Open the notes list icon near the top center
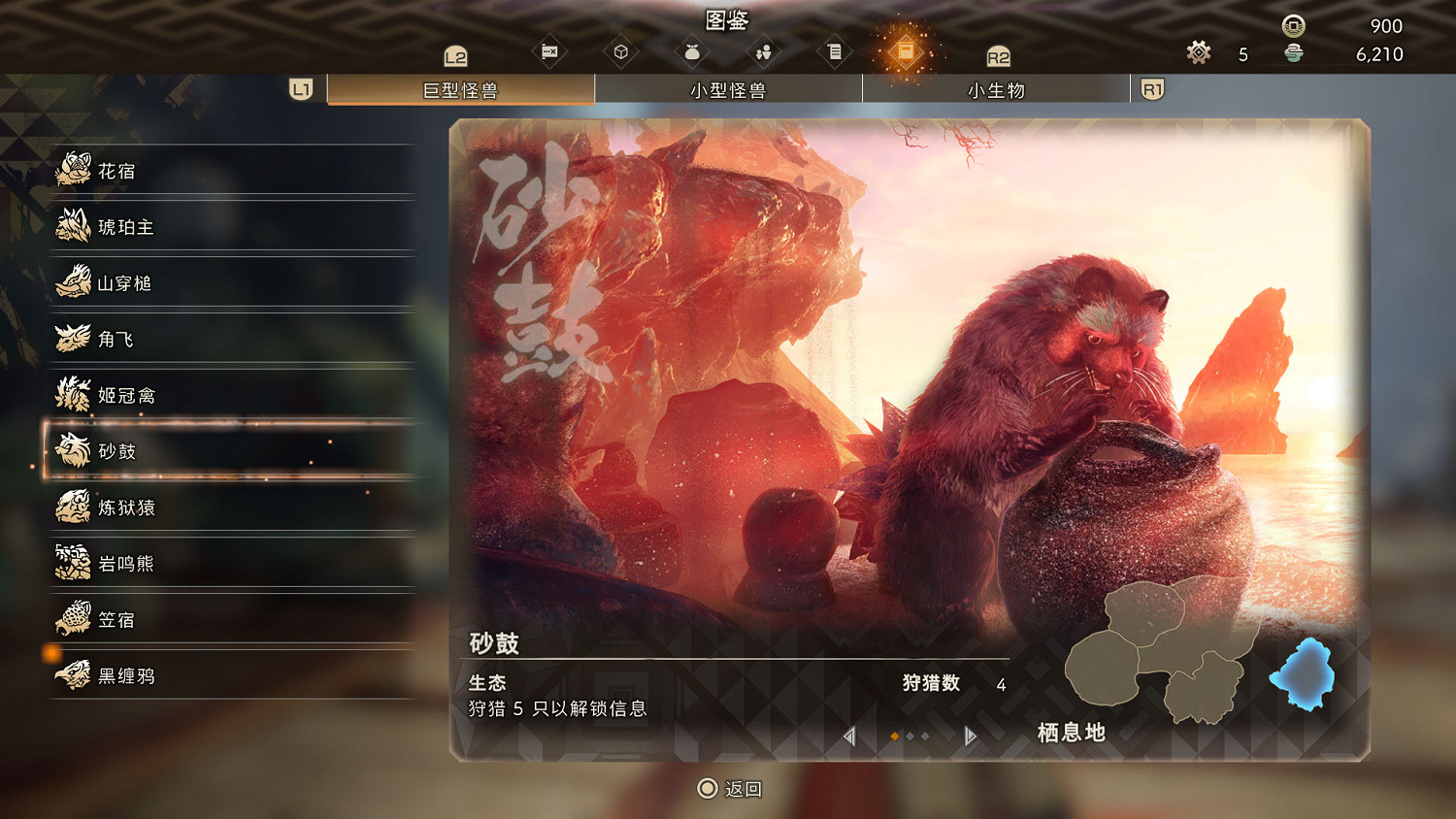This screenshot has height=819, width=1456. pyautogui.click(x=834, y=51)
